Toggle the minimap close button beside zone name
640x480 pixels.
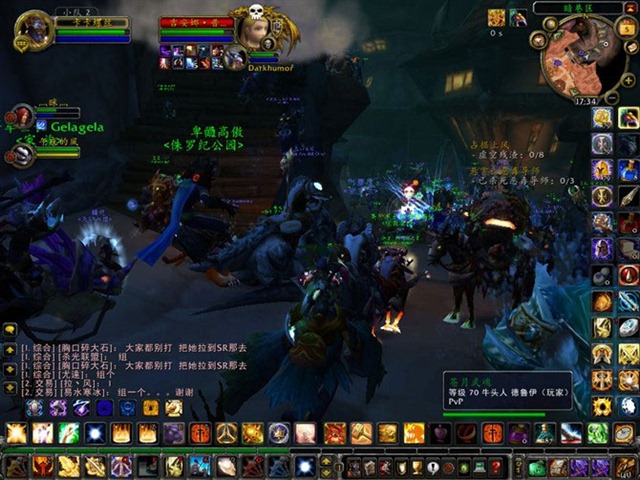coord(630,8)
